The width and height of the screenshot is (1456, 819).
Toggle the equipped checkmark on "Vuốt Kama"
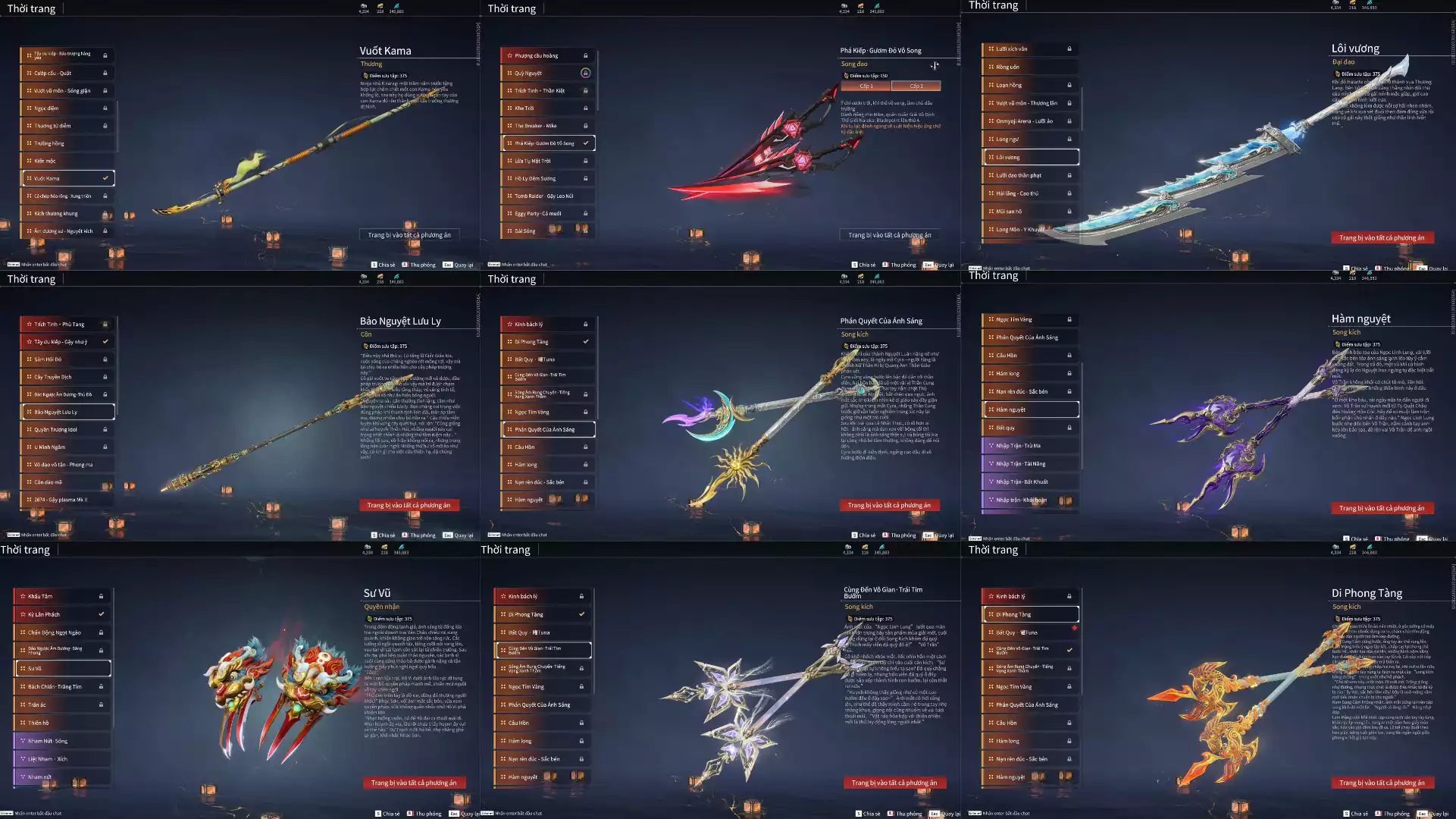(104, 177)
